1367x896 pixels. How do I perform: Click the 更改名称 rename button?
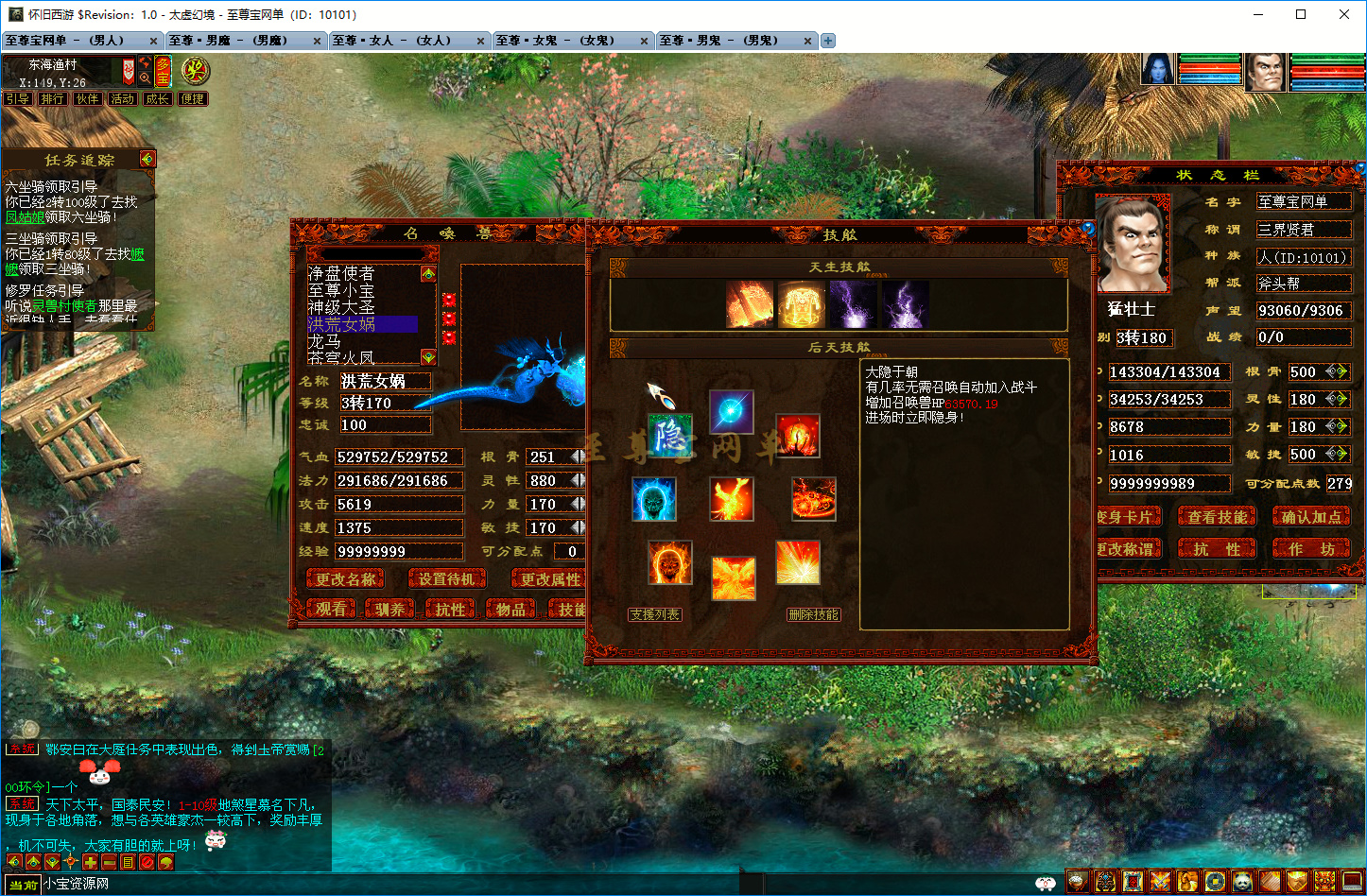(x=345, y=579)
